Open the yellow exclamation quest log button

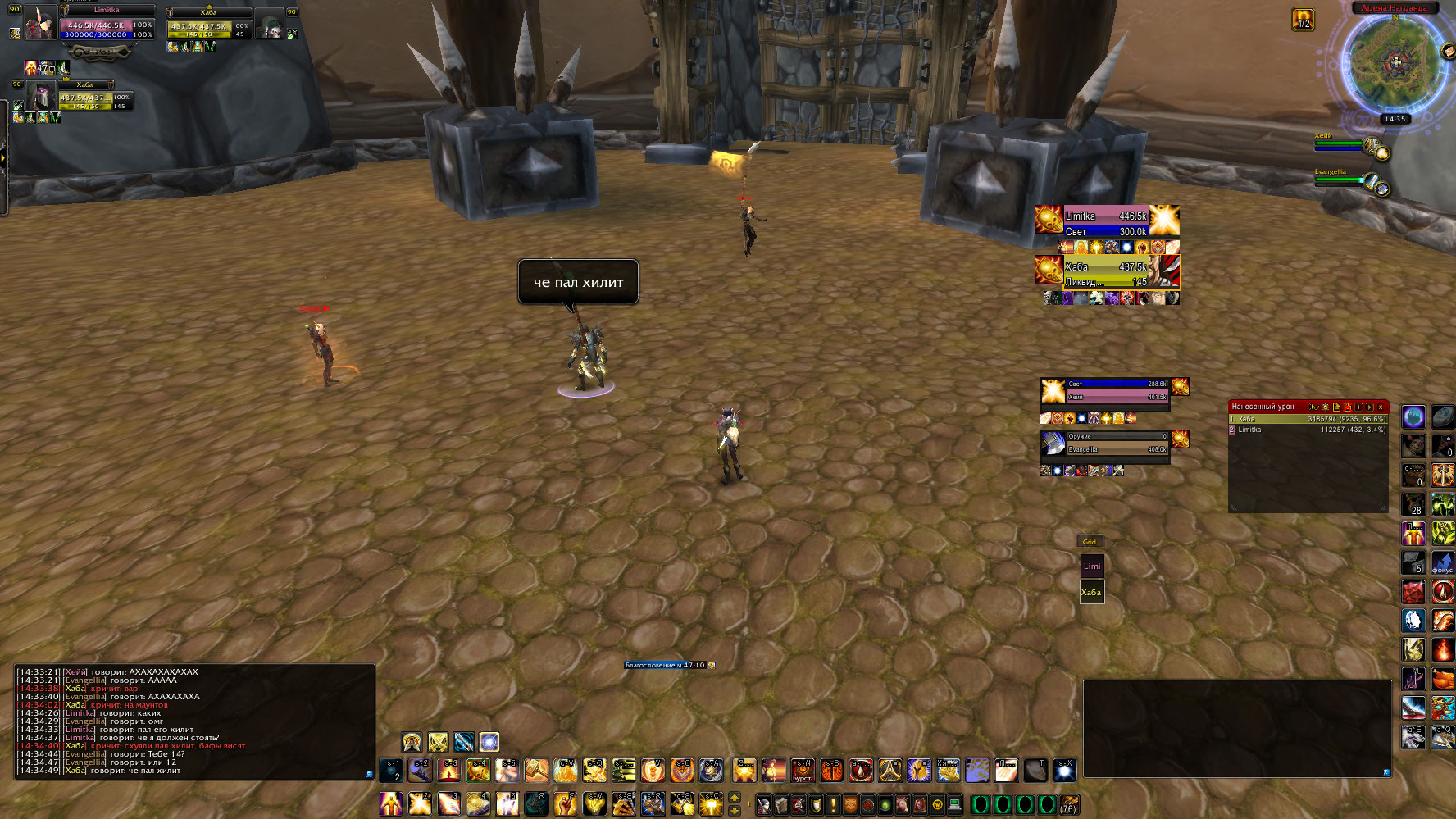pyautogui.click(x=833, y=805)
